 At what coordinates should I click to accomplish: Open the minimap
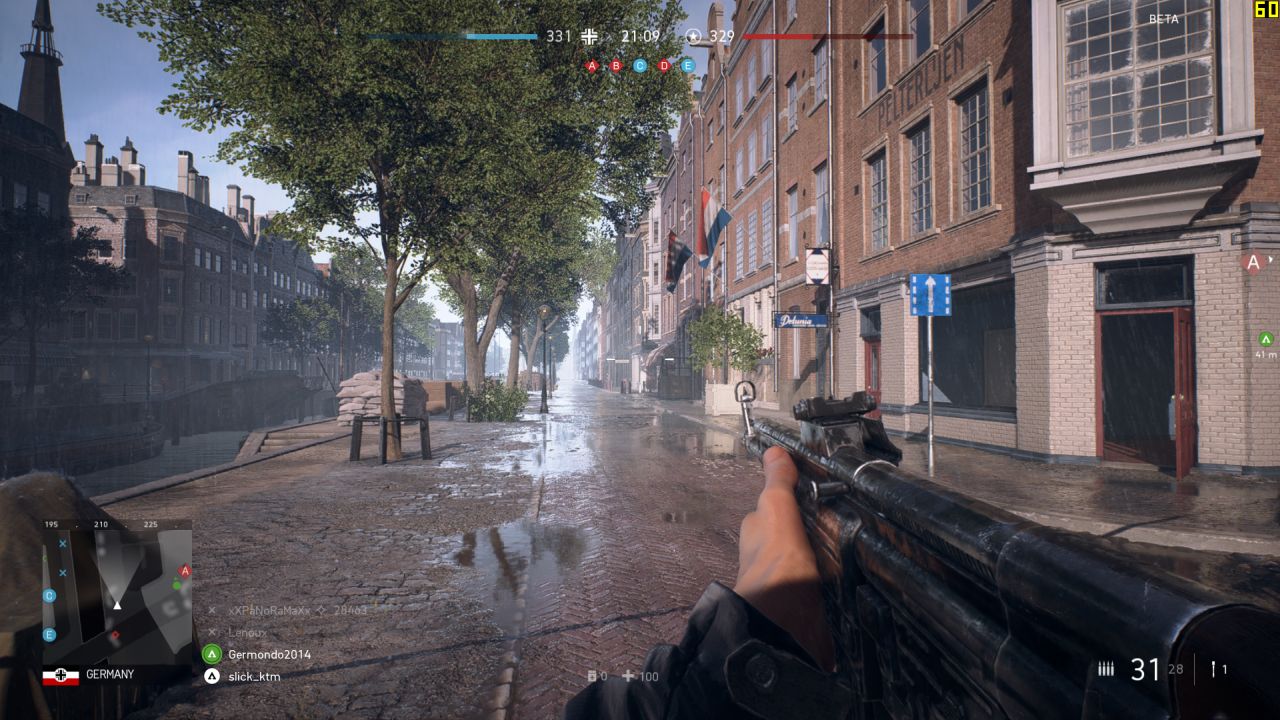(117, 590)
